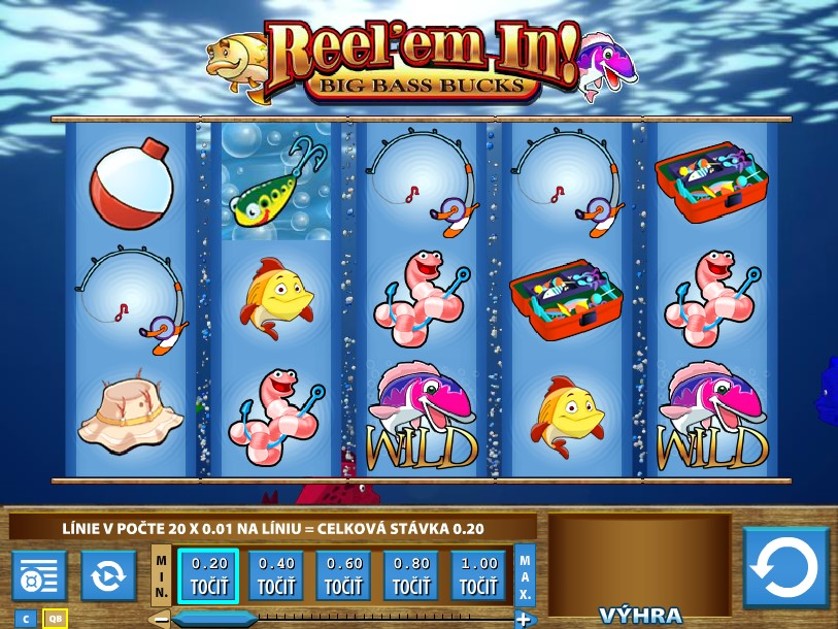The image size is (838, 629).
Task: Increase bet with the plus button
Action: click(x=522, y=619)
